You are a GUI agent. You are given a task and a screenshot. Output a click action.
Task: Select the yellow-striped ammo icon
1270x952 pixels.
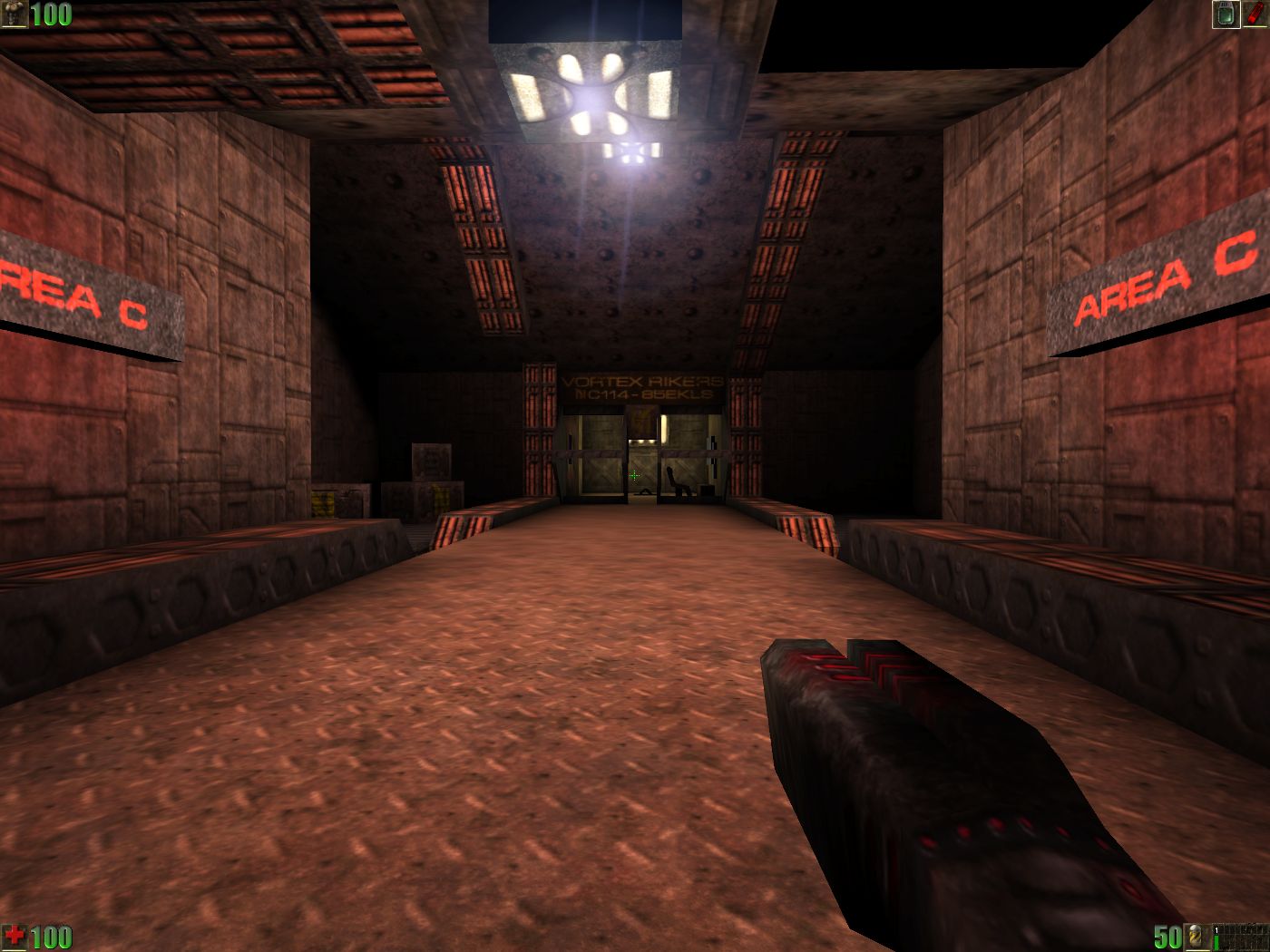pos(1197,937)
